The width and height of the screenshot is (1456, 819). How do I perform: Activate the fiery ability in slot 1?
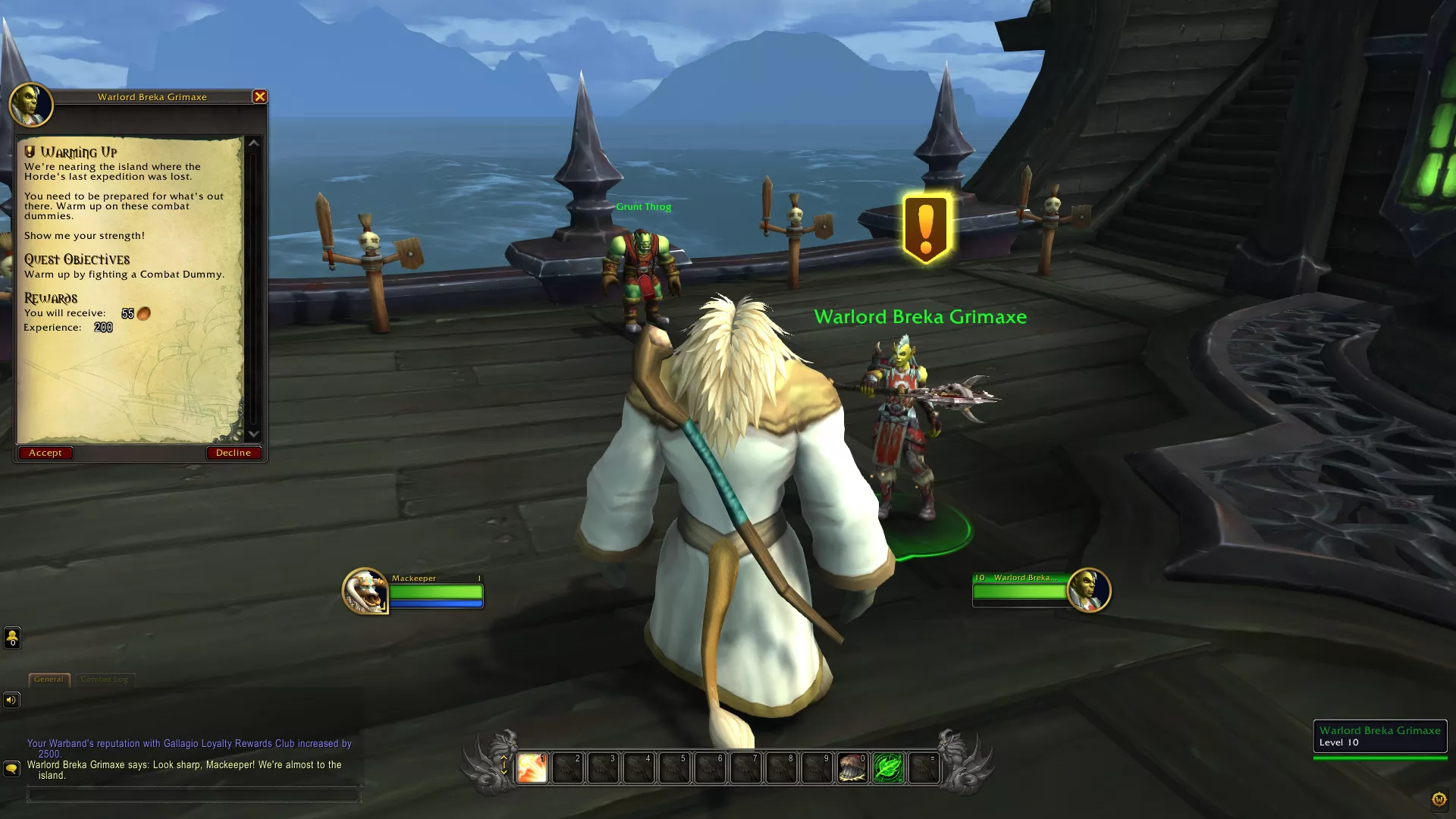(532, 767)
